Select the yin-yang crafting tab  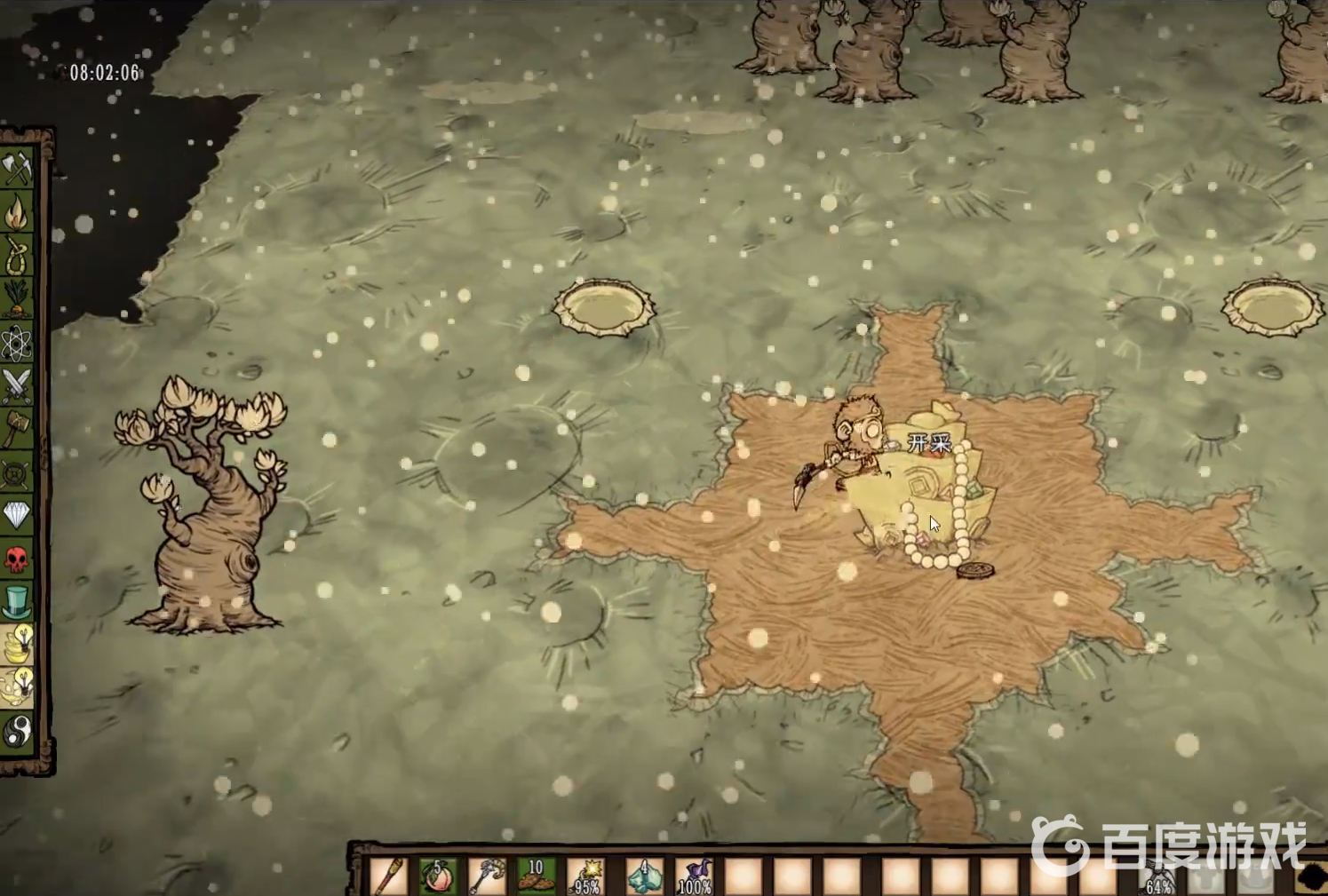click(17, 732)
